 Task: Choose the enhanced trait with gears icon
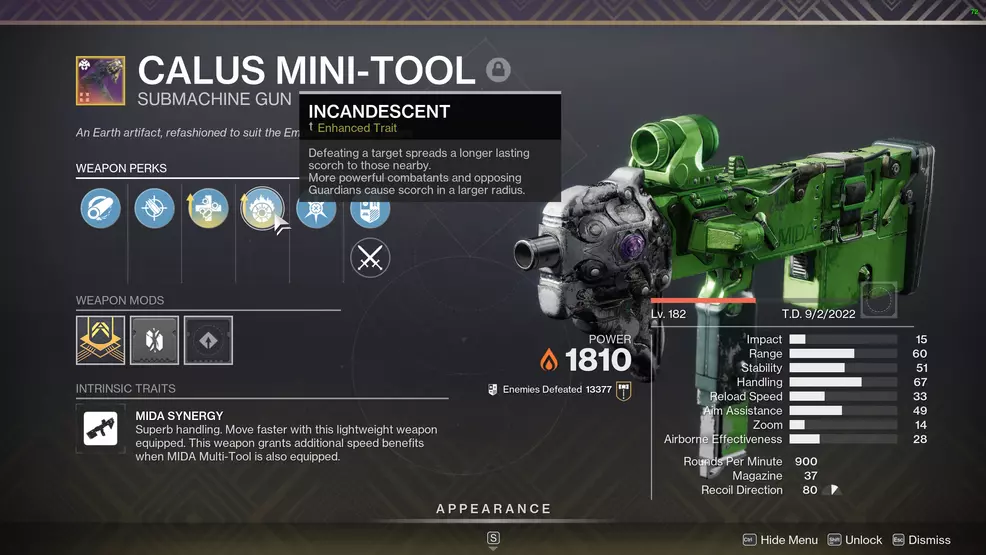pos(208,209)
